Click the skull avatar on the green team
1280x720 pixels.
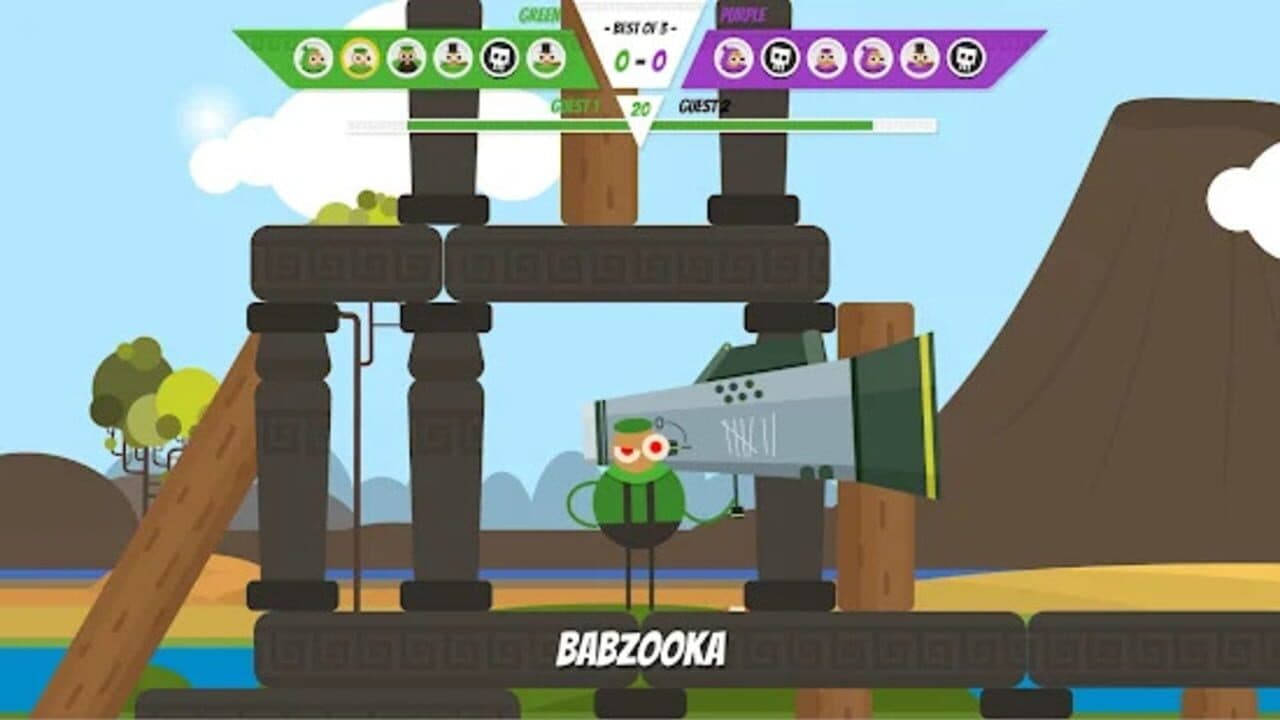[501, 58]
